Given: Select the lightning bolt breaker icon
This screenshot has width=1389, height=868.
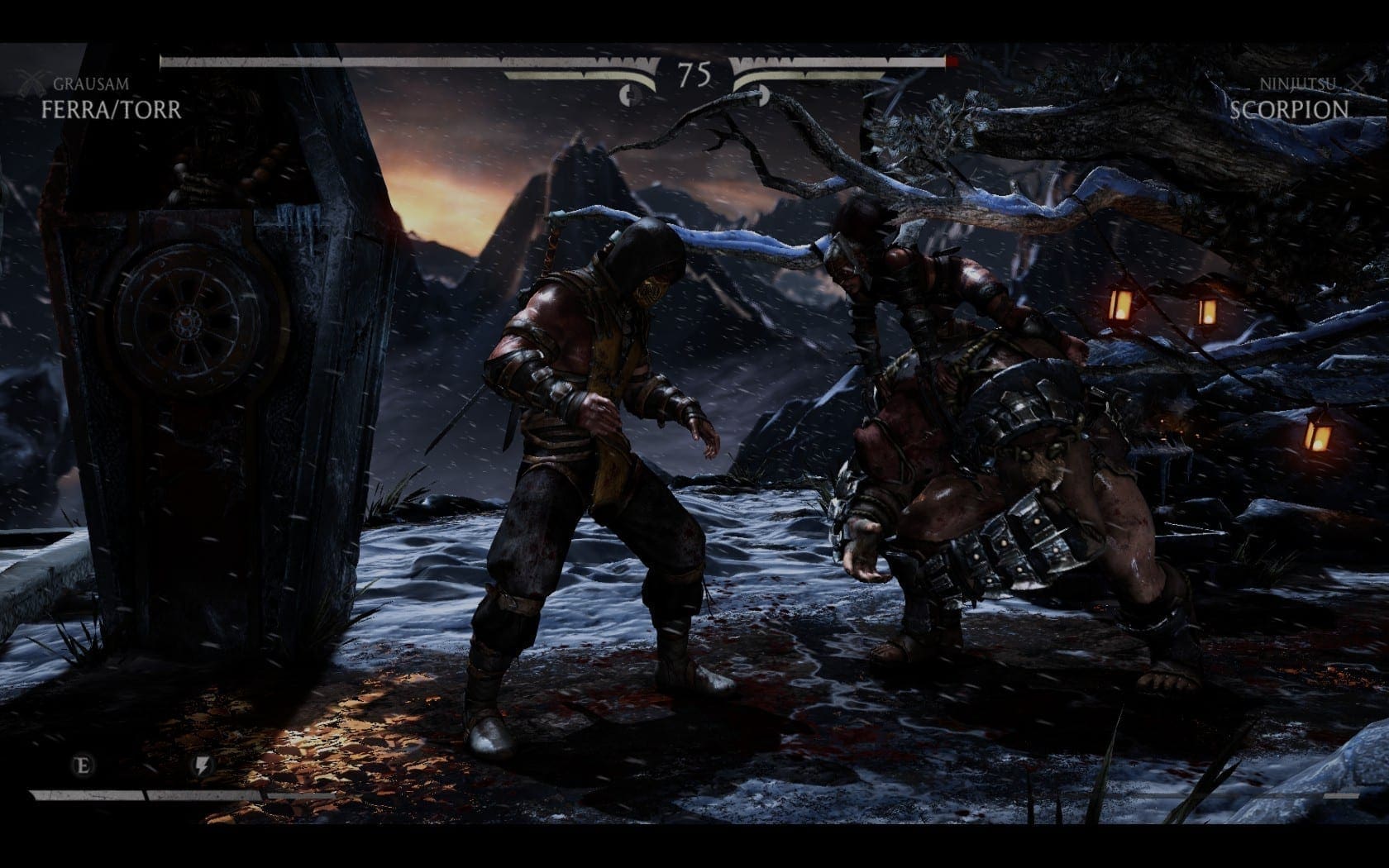Looking at the screenshot, I should [203, 765].
